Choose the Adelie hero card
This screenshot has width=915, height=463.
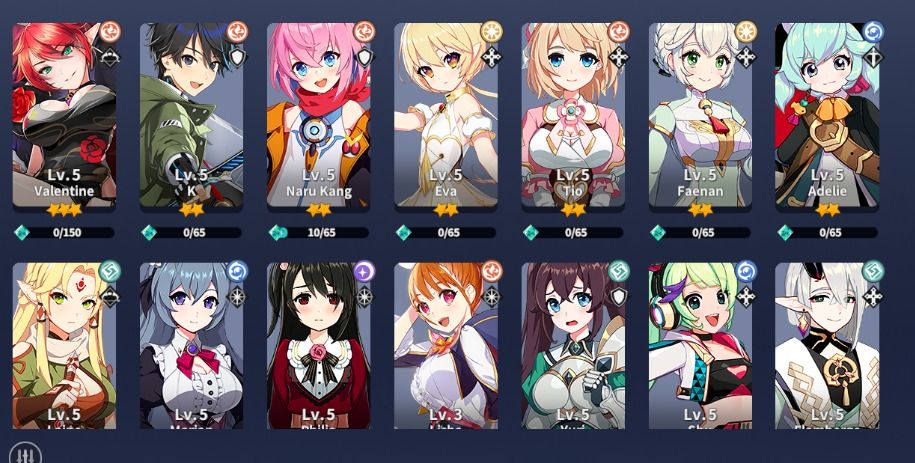(826, 115)
